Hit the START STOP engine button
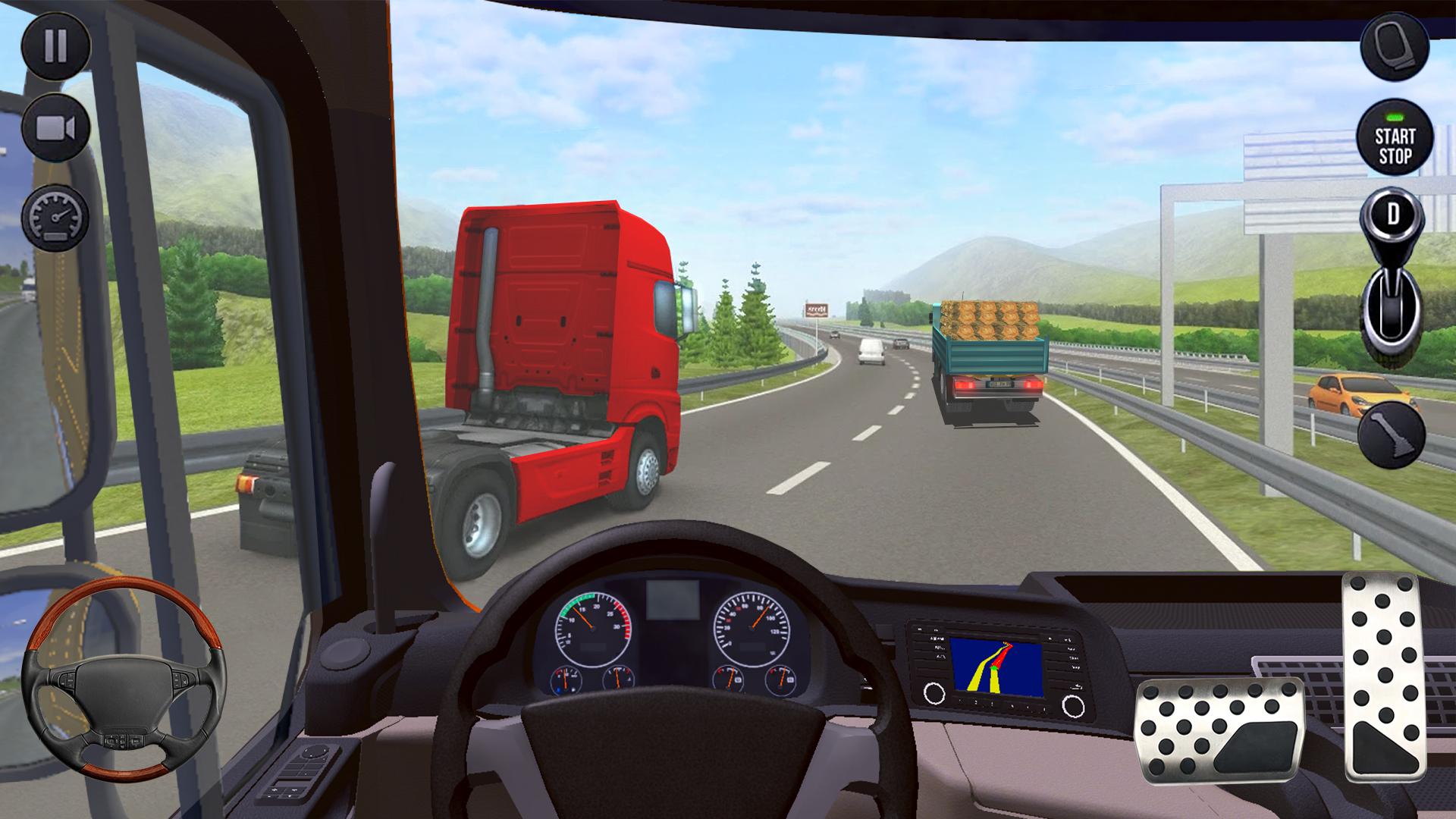Screen dimensions: 1456x819 (1395, 138)
